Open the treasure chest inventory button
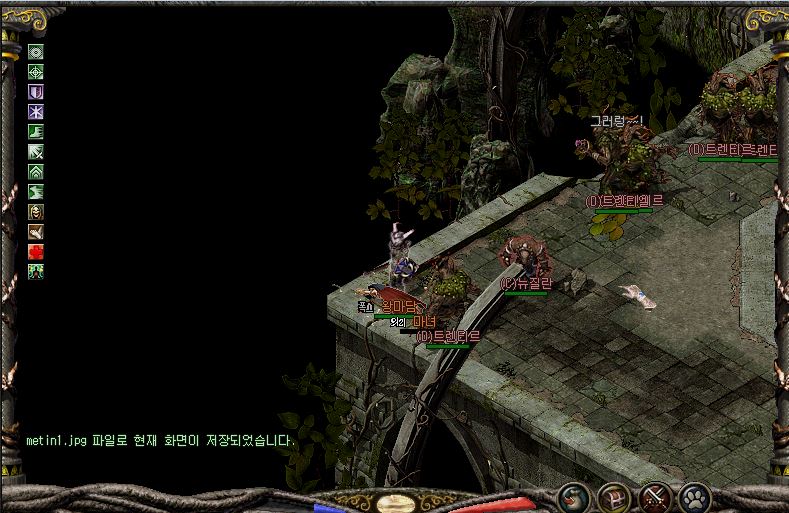Screen dimensions: 789x513 (x=613, y=496)
